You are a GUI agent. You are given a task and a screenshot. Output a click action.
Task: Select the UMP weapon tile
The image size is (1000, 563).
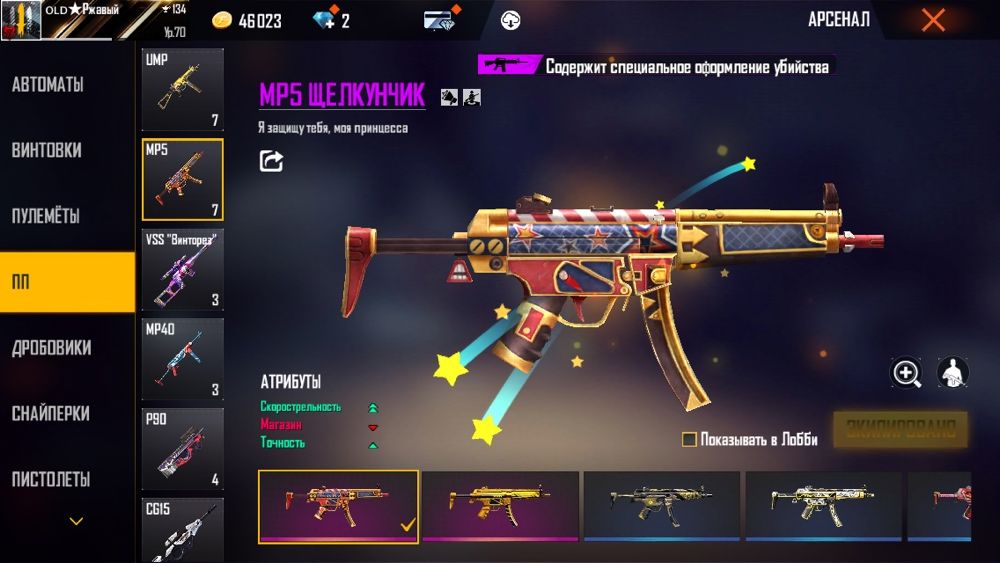tap(182, 90)
